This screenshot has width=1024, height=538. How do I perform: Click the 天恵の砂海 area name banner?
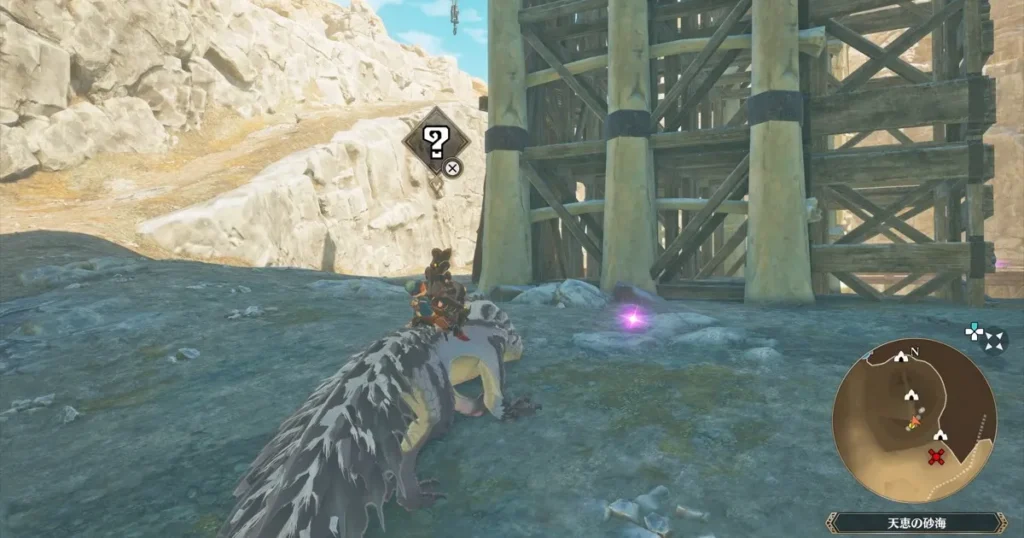tap(916, 522)
